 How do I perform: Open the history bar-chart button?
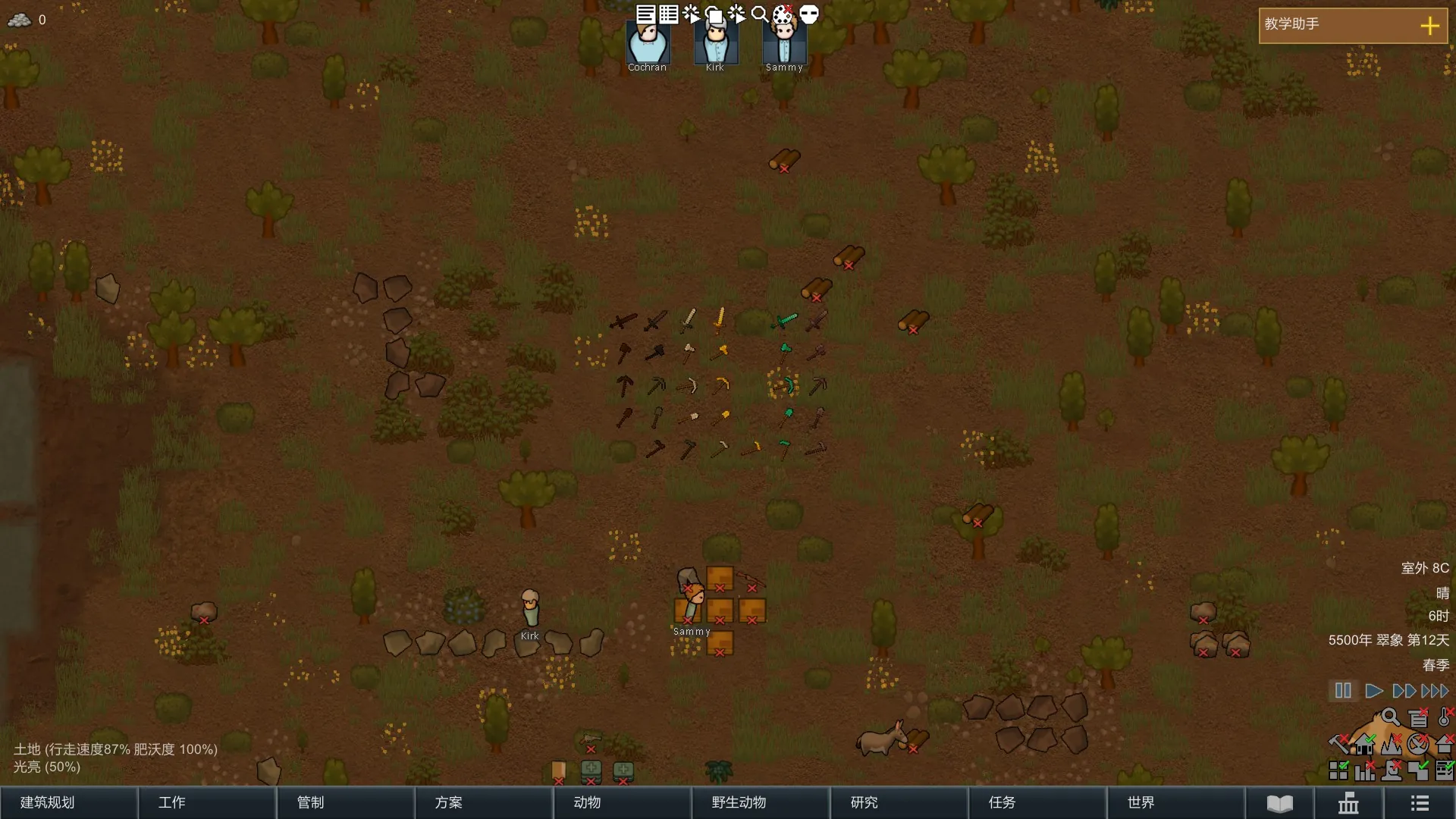pyautogui.click(x=1348, y=803)
